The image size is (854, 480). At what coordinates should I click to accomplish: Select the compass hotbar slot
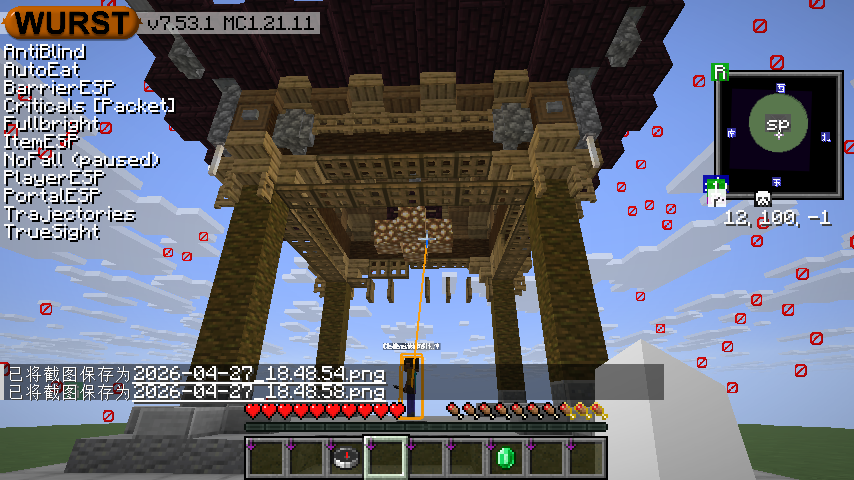[x=346, y=458]
